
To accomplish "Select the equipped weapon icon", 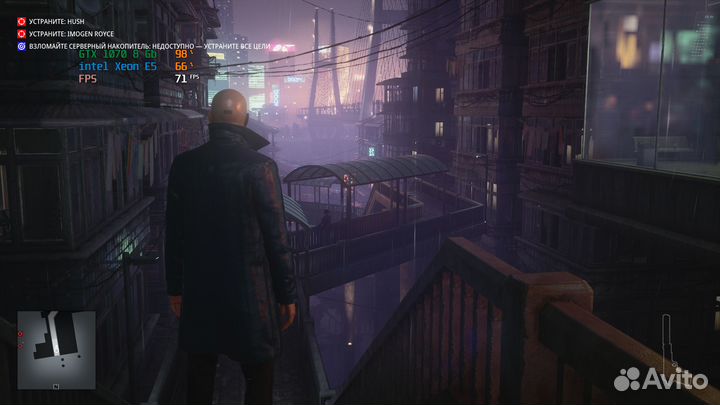I will coord(666,340).
